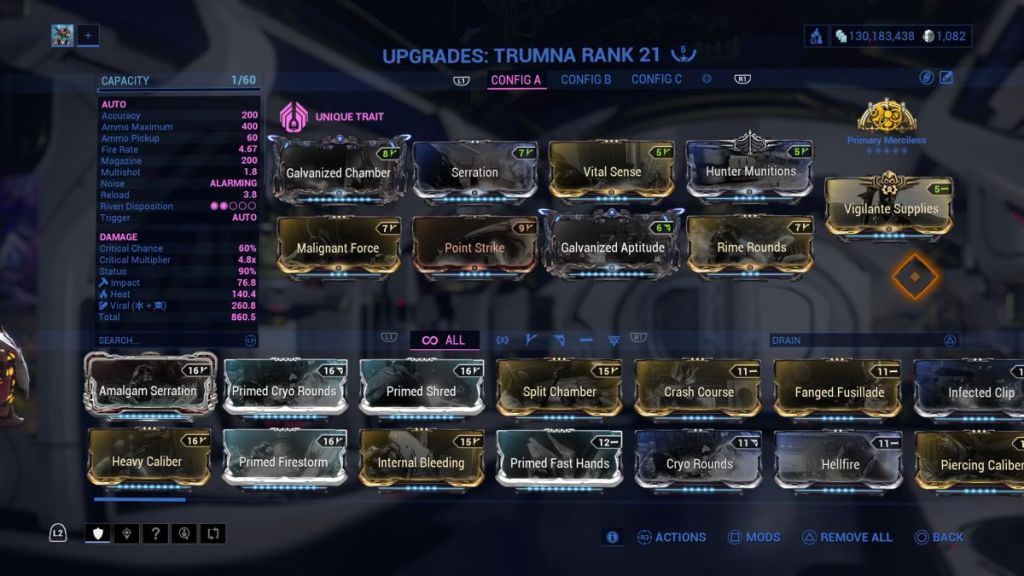Switch to Config B tab
The image size is (1024, 576).
pos(586,79)
